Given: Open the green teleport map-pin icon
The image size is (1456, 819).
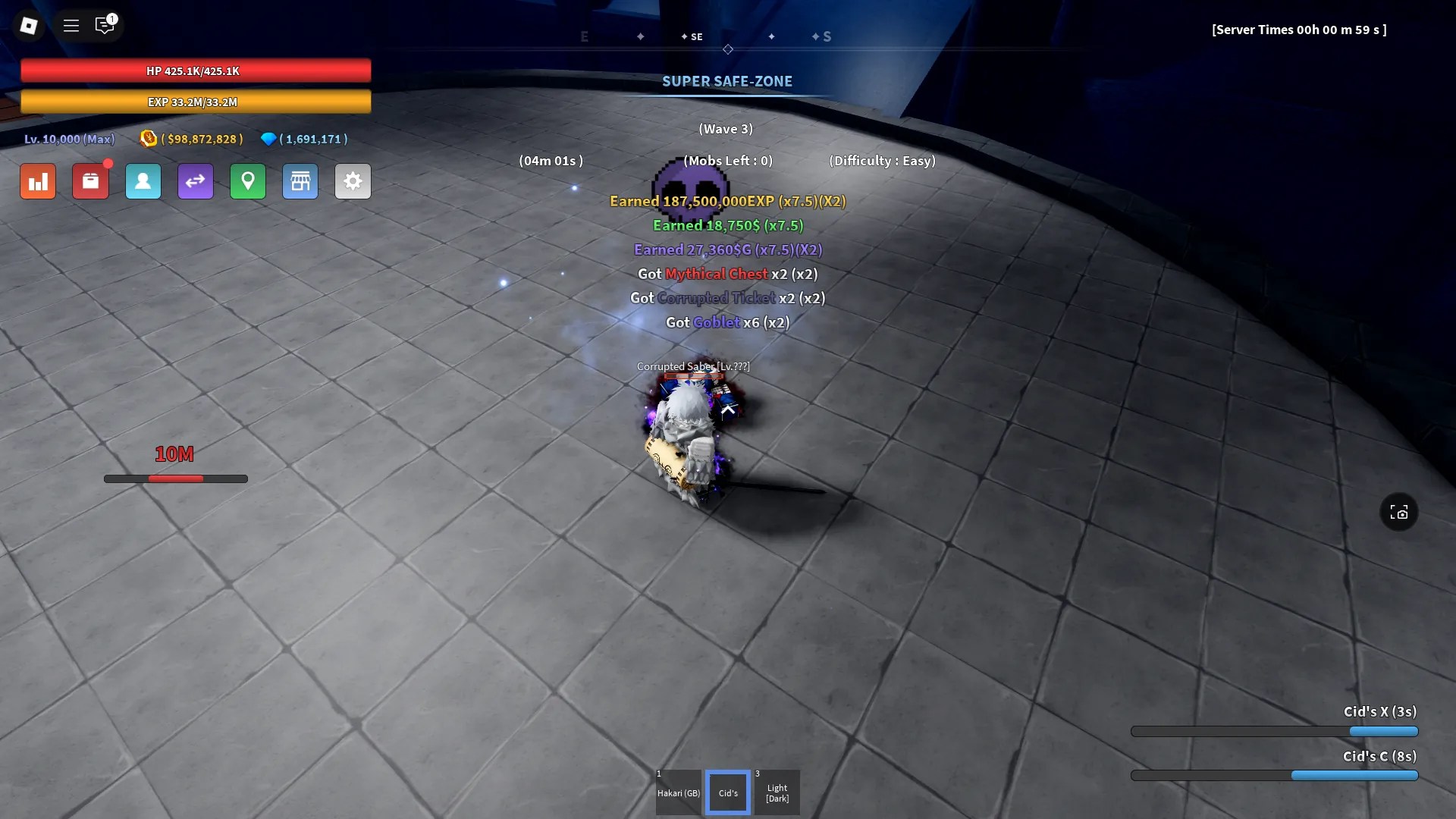Looking at the screenshot, I should 248,181.
